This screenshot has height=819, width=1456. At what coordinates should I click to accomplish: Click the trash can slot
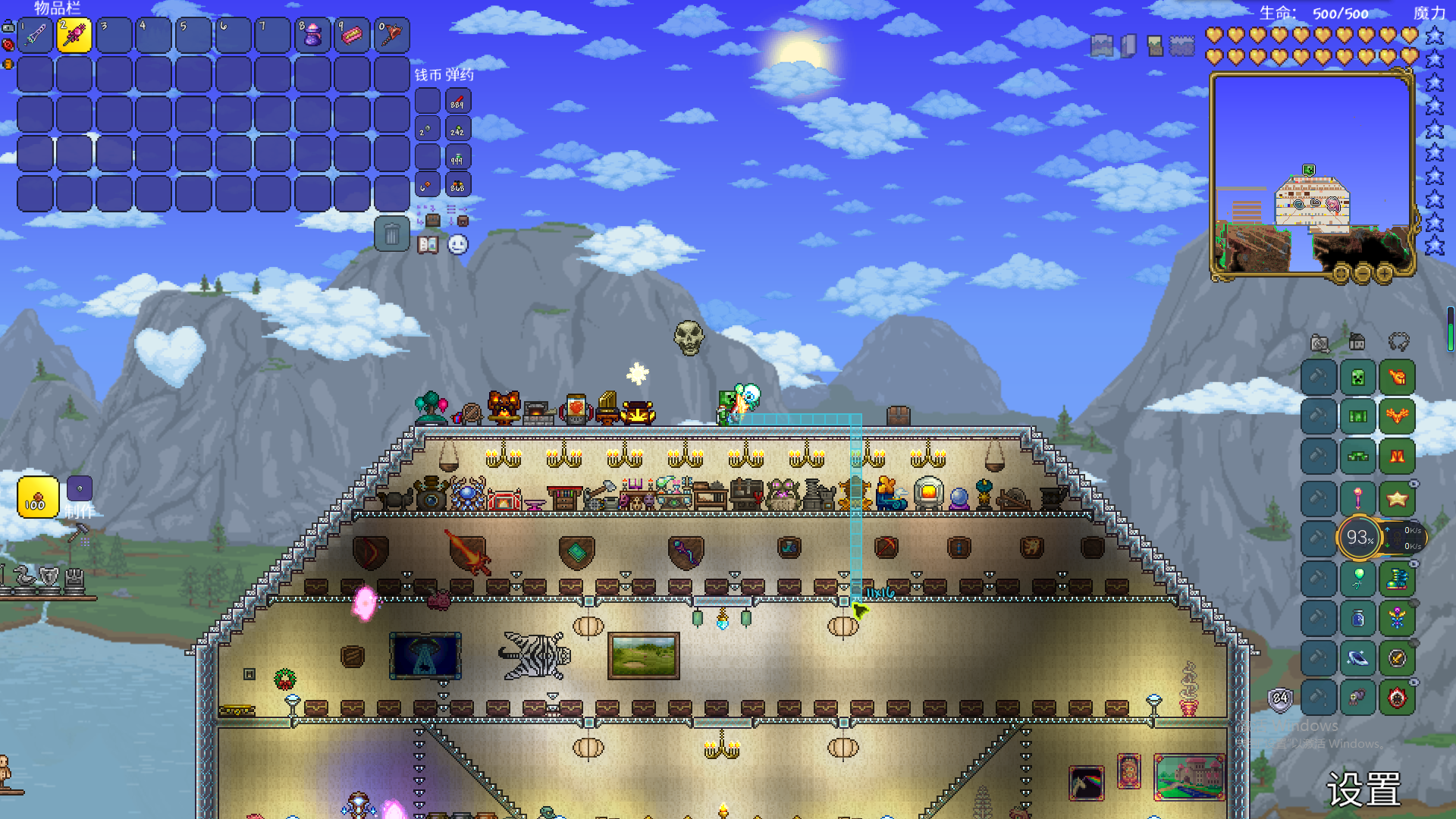click(x=392, y=234)
